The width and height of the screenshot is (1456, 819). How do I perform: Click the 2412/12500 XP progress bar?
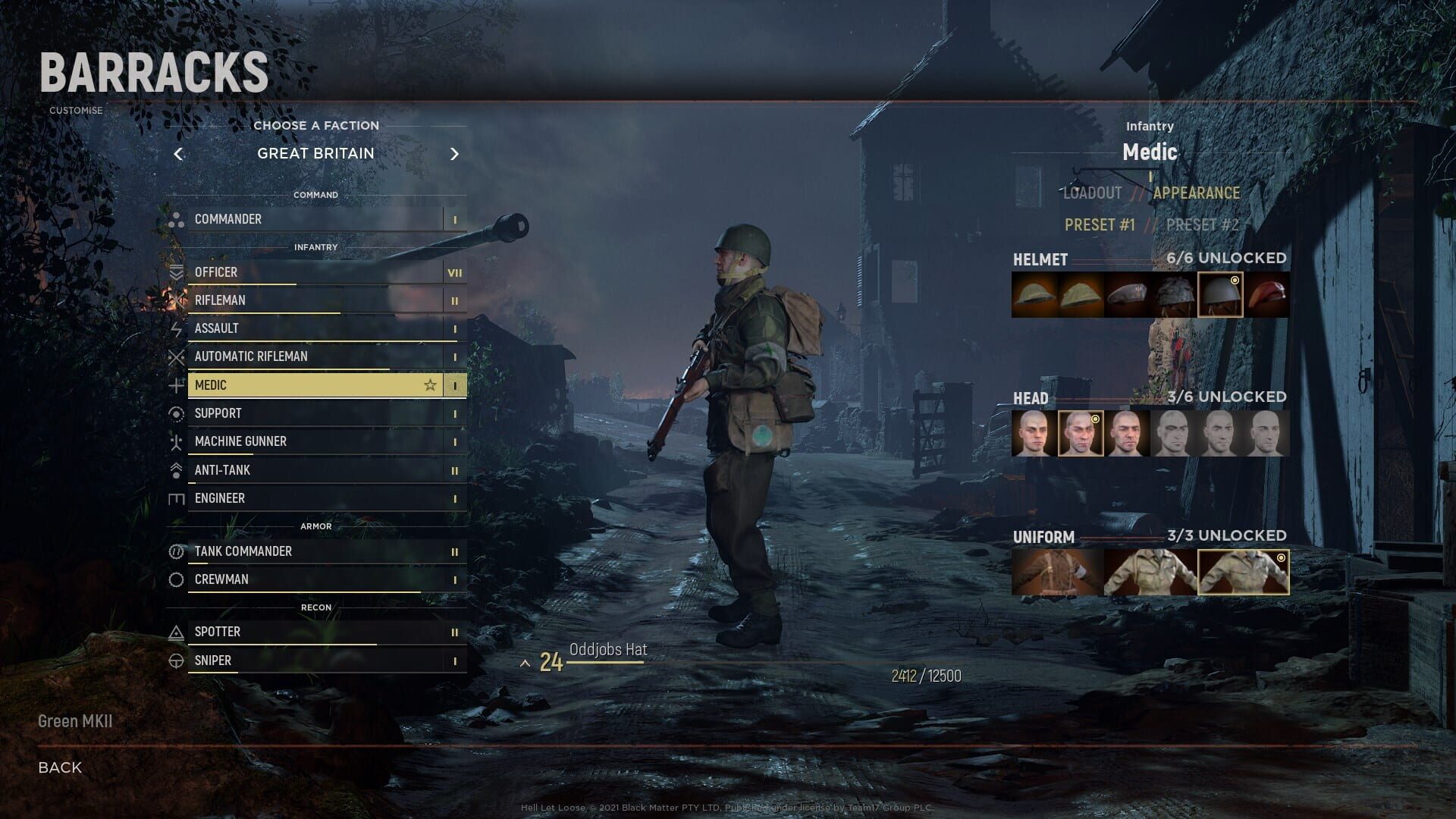click(924, 676)
